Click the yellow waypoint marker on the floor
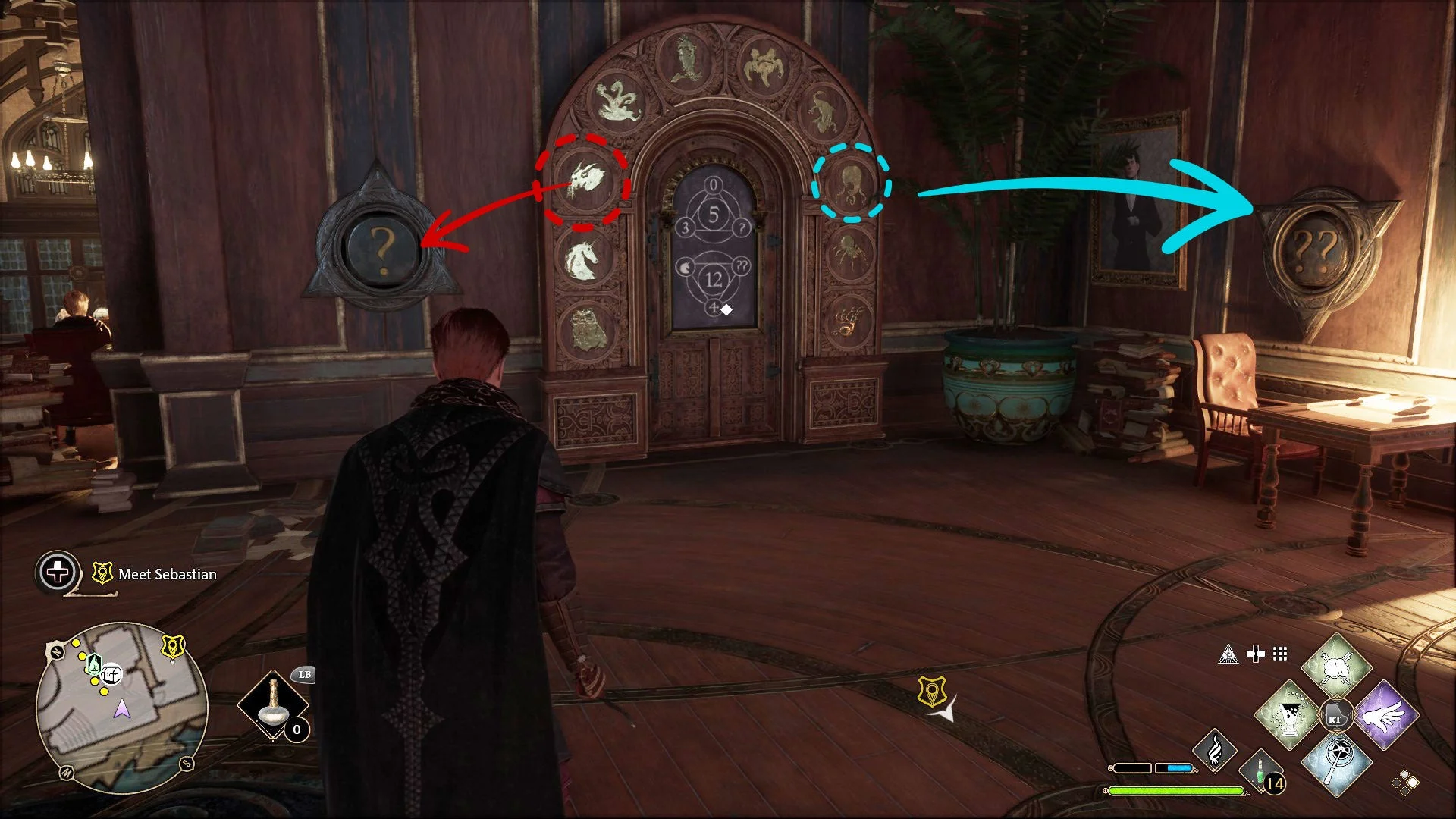Screen dimensions: 1456x819 (934, 692)
